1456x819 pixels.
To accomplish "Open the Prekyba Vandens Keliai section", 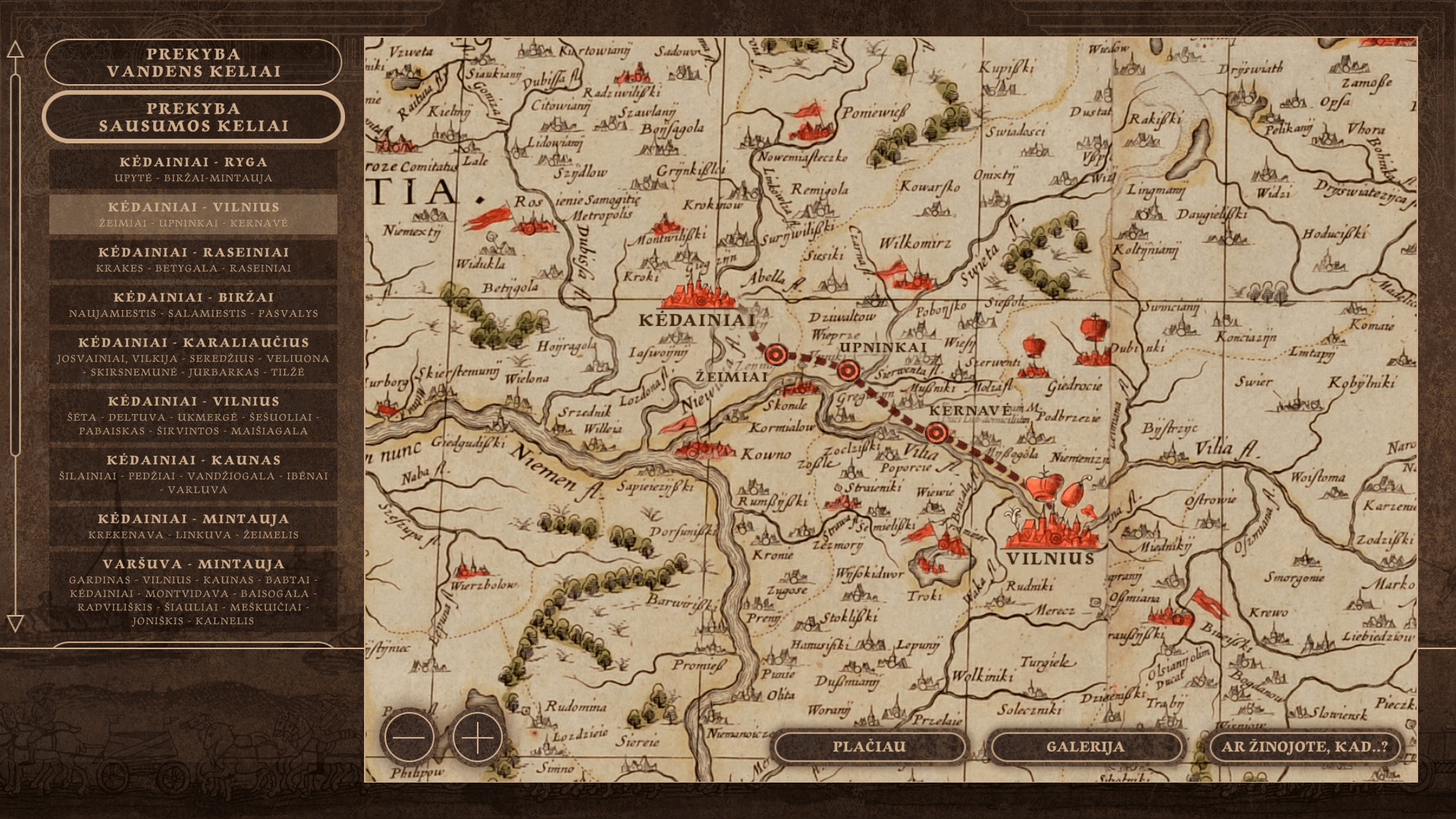I will [193, 62].
